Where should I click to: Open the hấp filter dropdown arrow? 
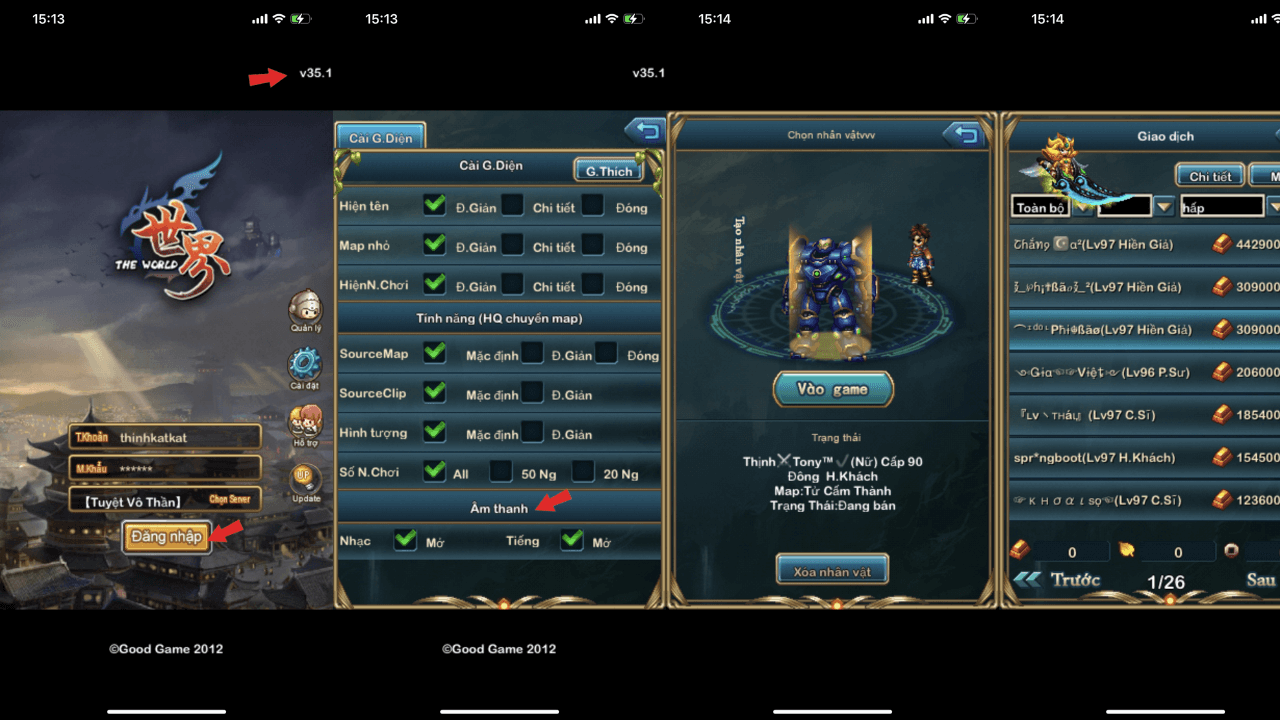point(1274,206)
